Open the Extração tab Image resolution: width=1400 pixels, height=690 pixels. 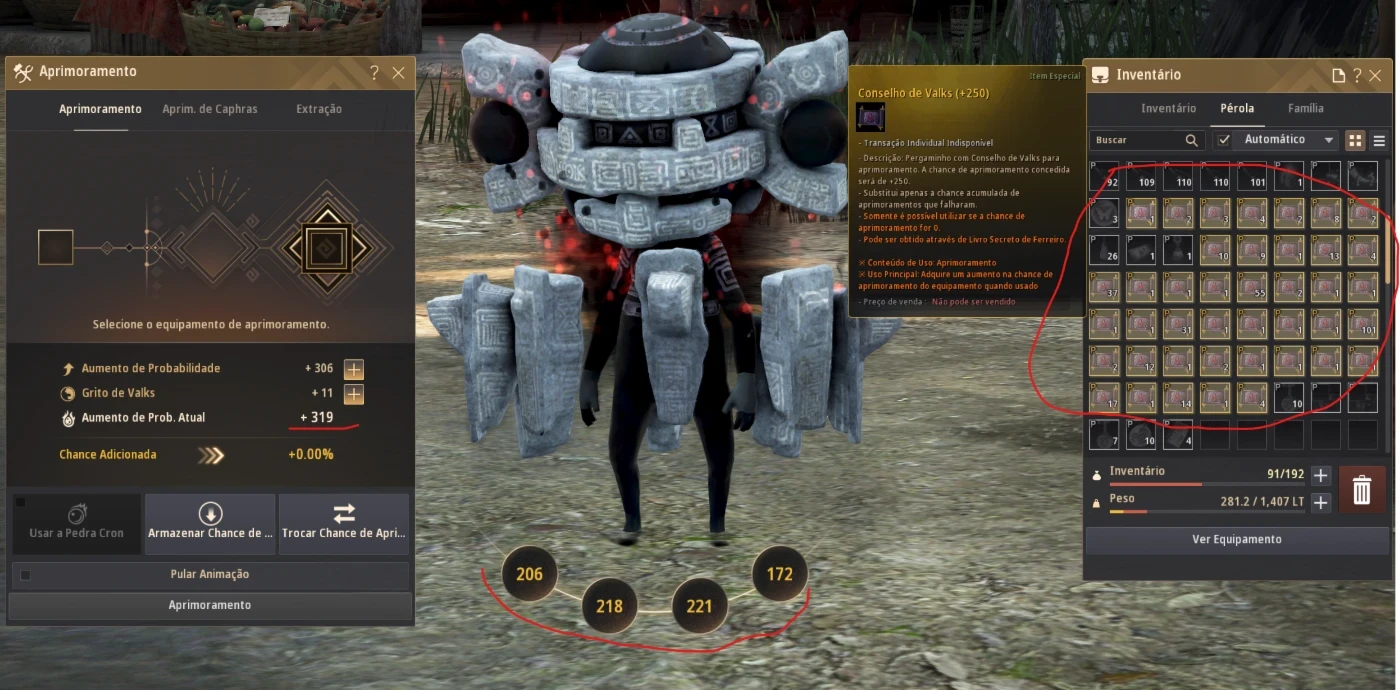pos(319,109)
